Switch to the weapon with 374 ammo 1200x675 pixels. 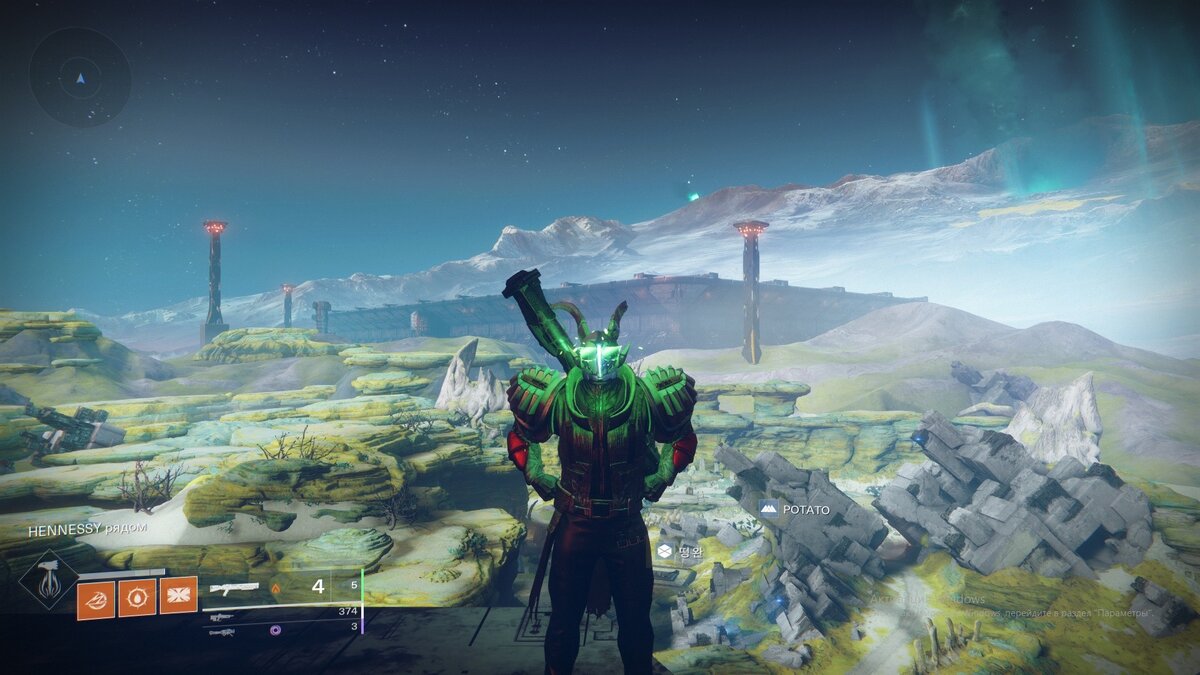[x=222, y=619]
